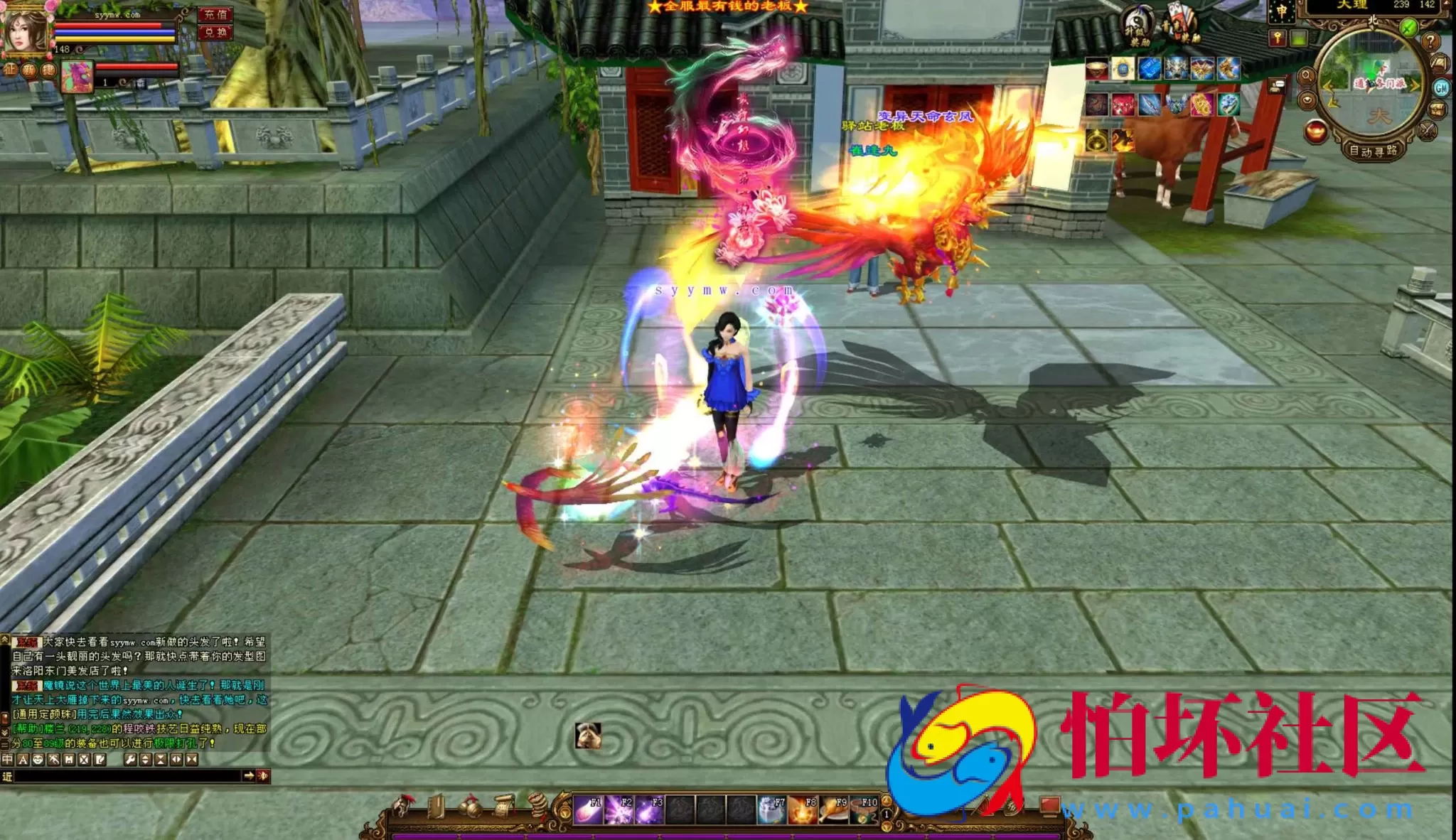Click the magnifier zoom icon beside the minimap

pyautogui.click(x=1307, y=76)
